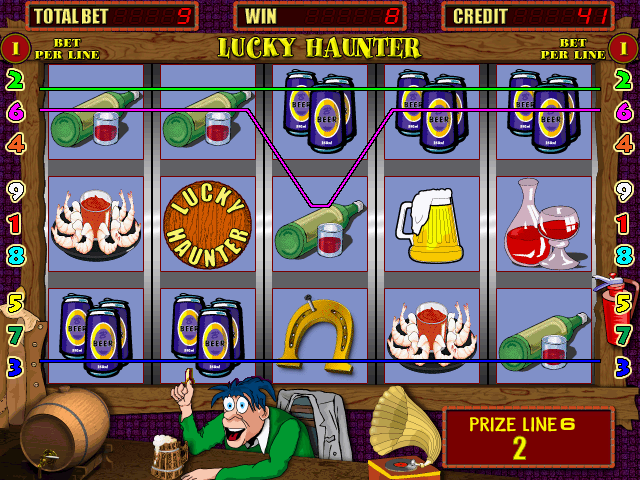Pick the white line 9 marker, left rail
Screen dimensions: 640x480
(x=15, y=190)
